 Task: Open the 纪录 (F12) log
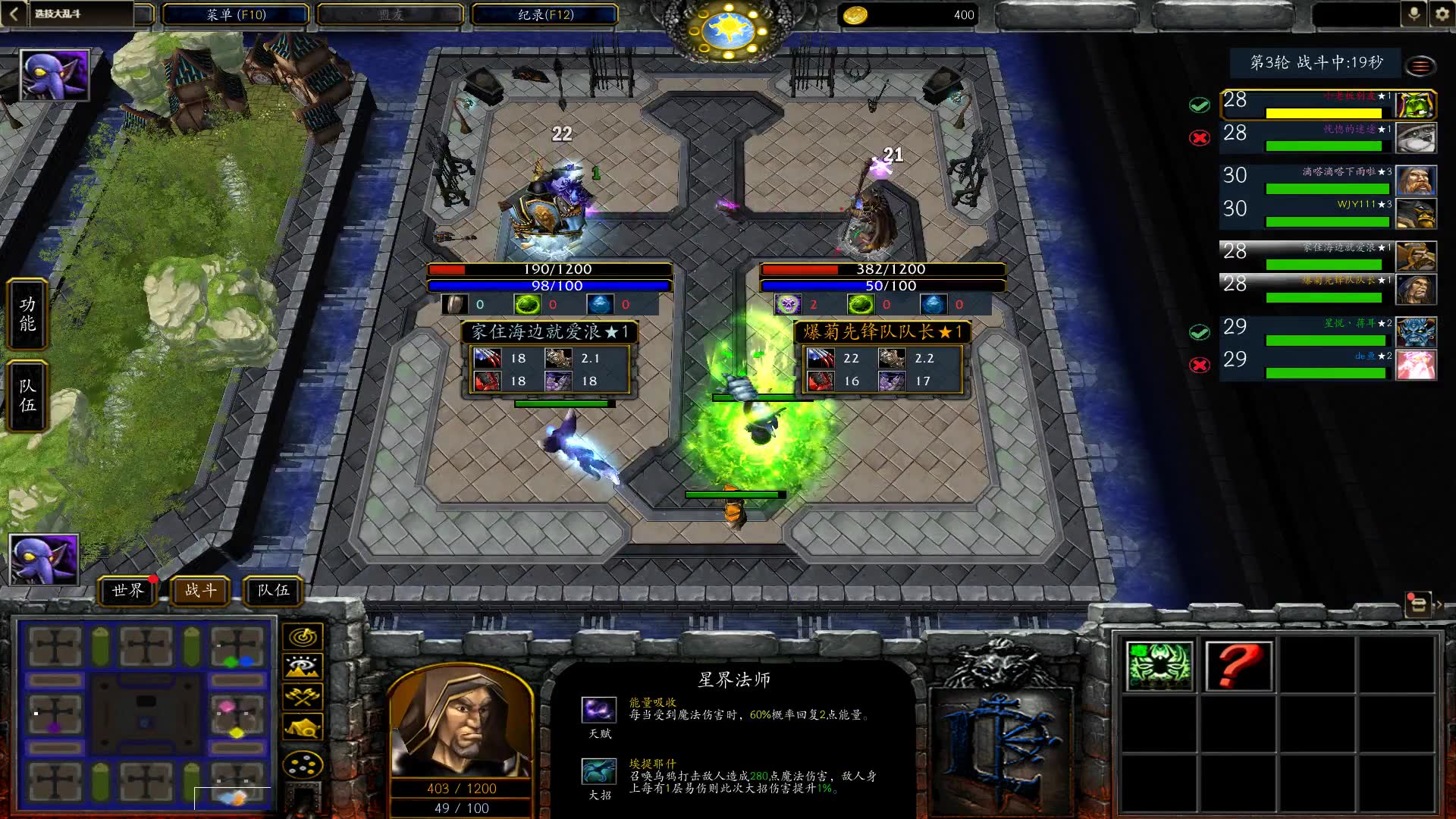544,14
